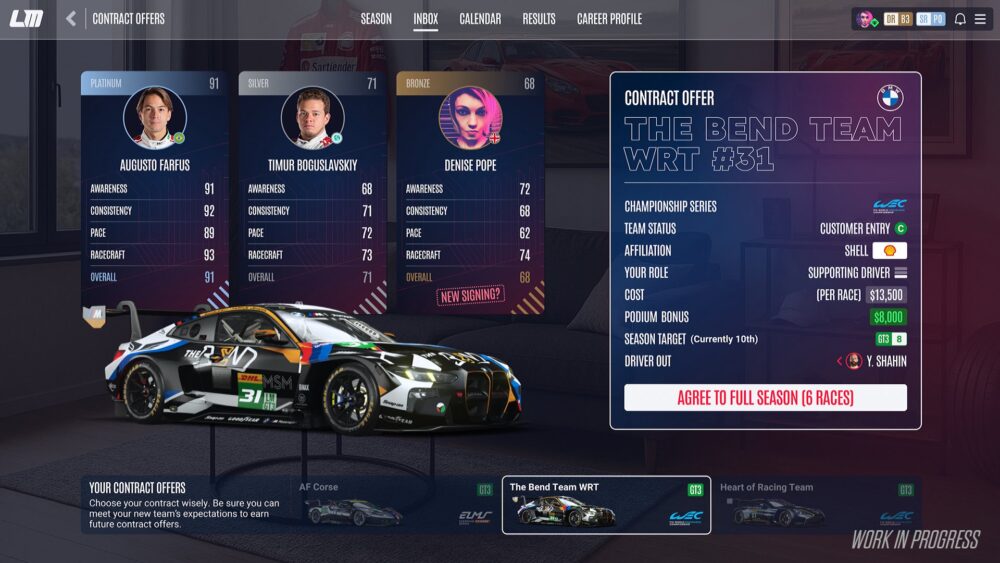Go back from Contract Offers
This screenshot has width=1000, height=563.
[x=70, y=19]
